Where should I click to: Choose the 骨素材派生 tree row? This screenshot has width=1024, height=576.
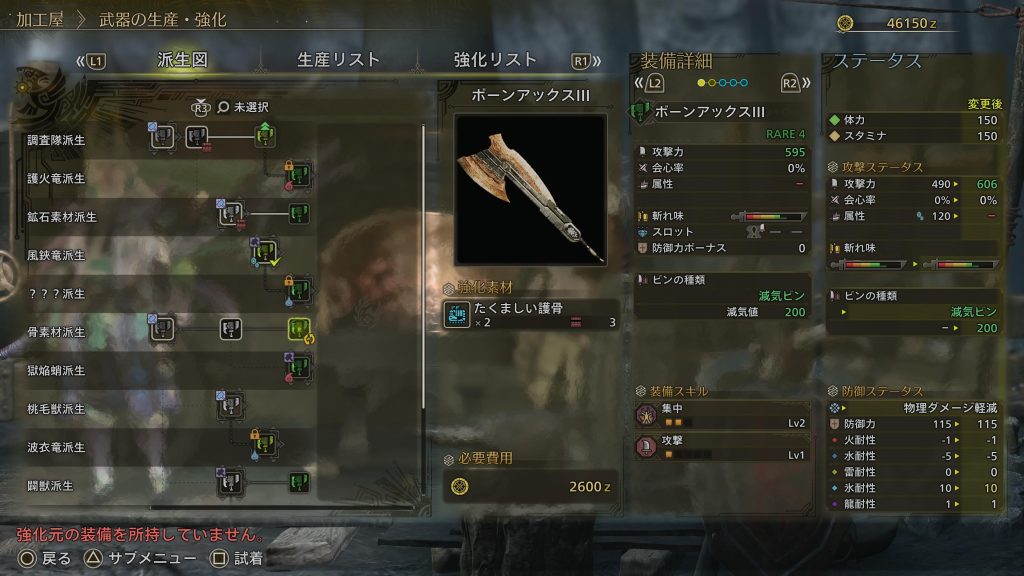point(59,331)
